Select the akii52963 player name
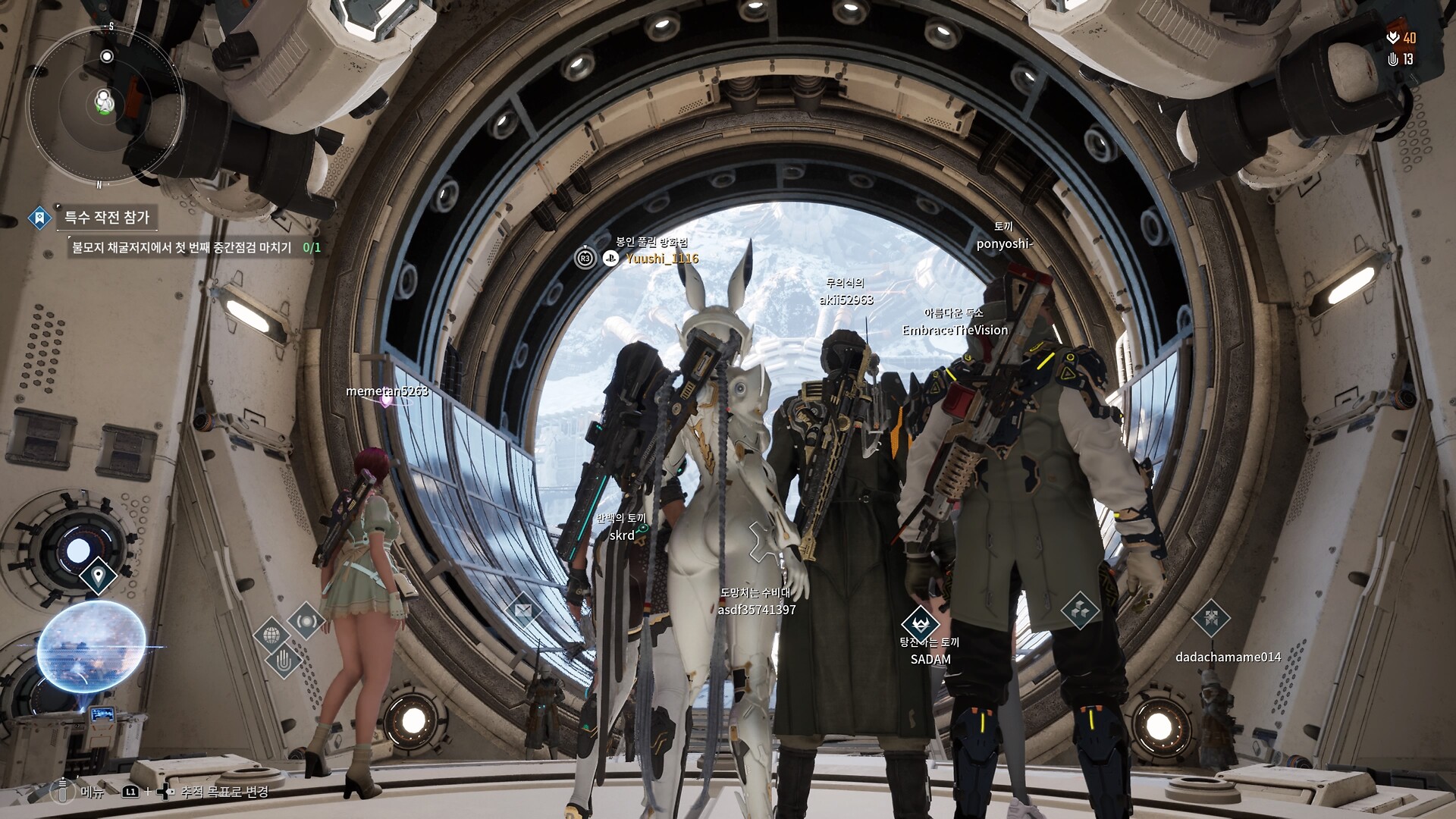The height and width of the screenshot is (819, 1456). click(x=846, y=300)
